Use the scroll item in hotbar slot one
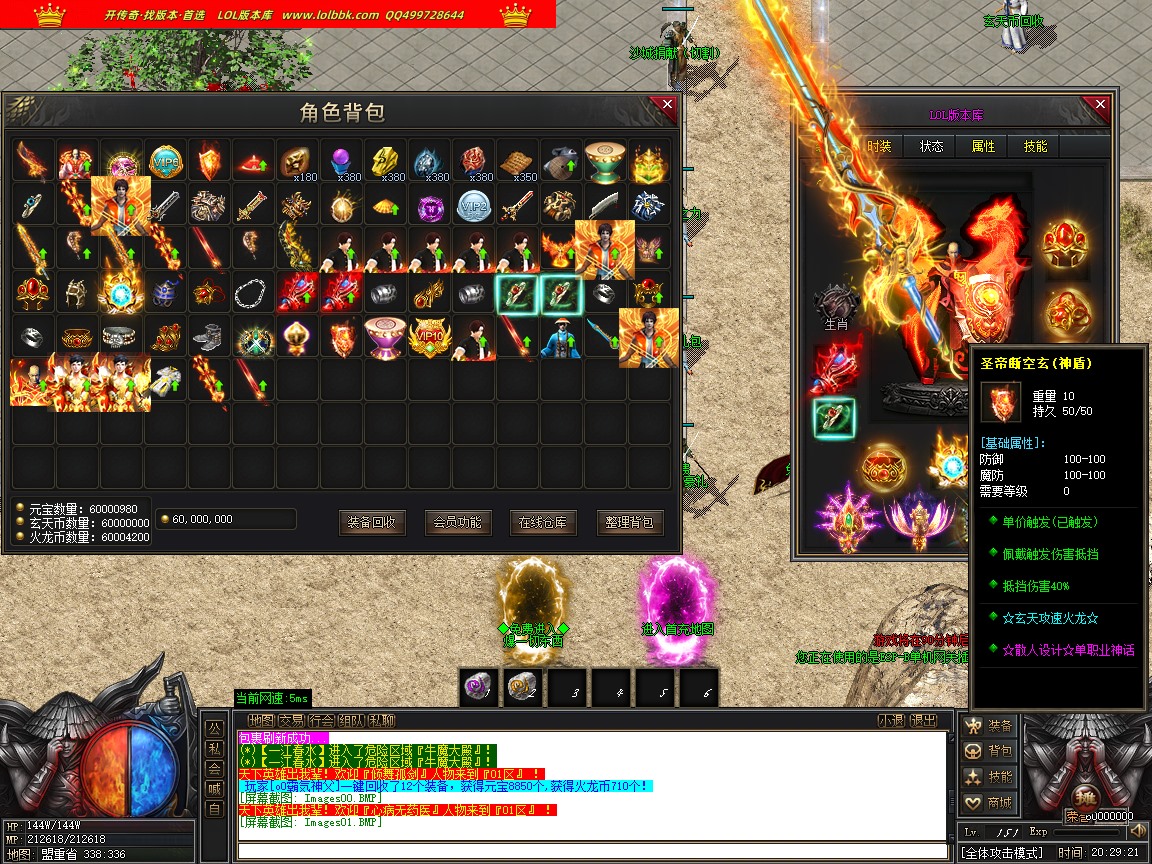 [x=479, y=687]
